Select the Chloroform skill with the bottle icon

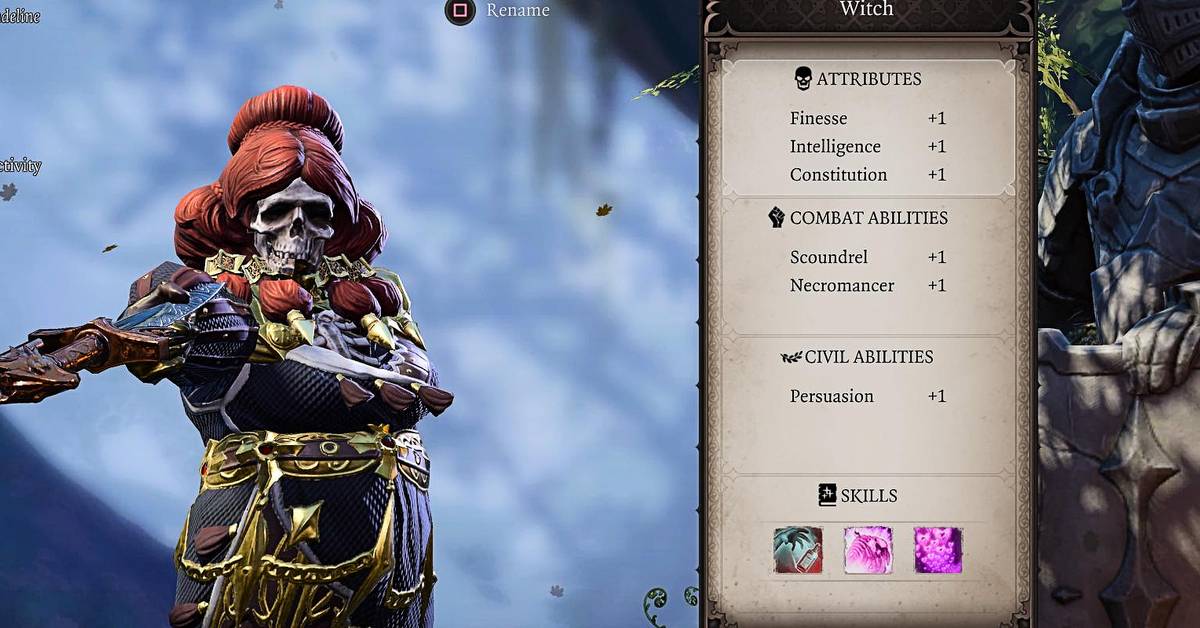tap(798, 550)
